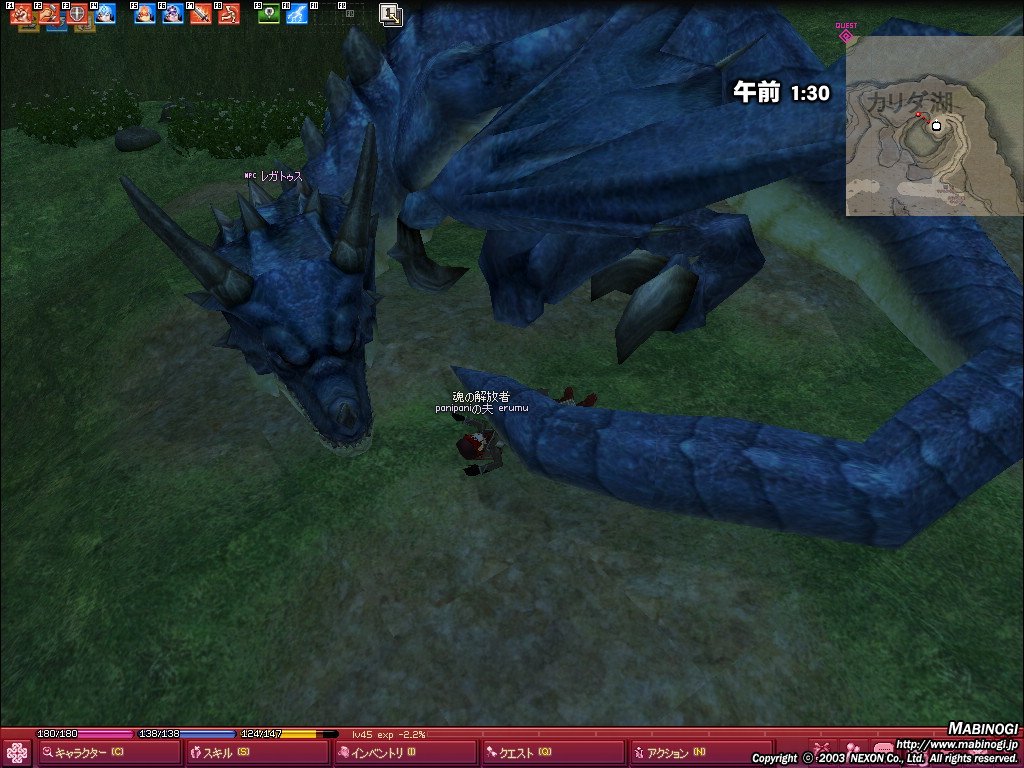Activate the F9 green hotbar skill

point(269,14)
